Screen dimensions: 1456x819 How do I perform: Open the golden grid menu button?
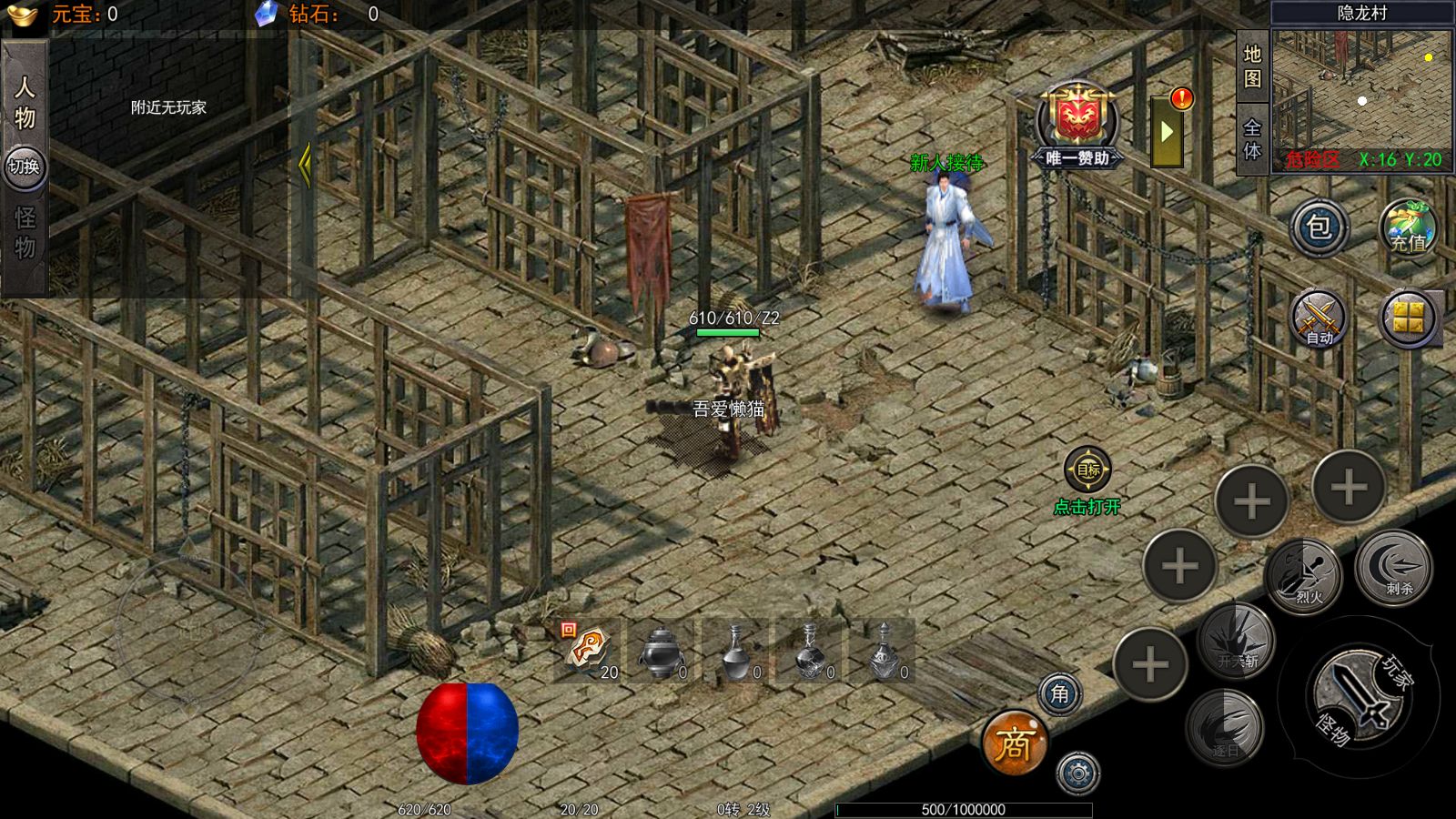click(1409, 318)
